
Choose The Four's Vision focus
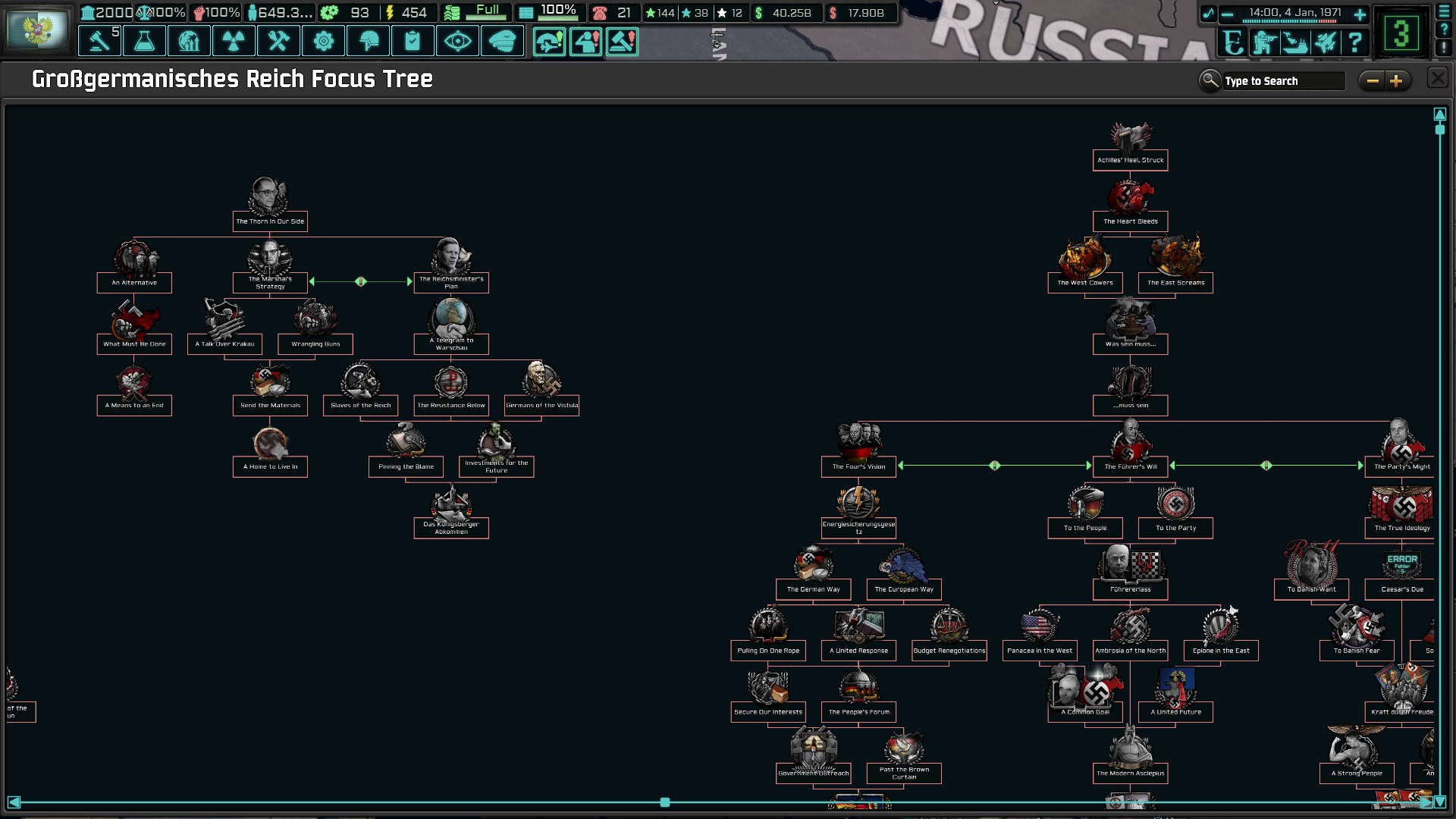tap(858, 466)
